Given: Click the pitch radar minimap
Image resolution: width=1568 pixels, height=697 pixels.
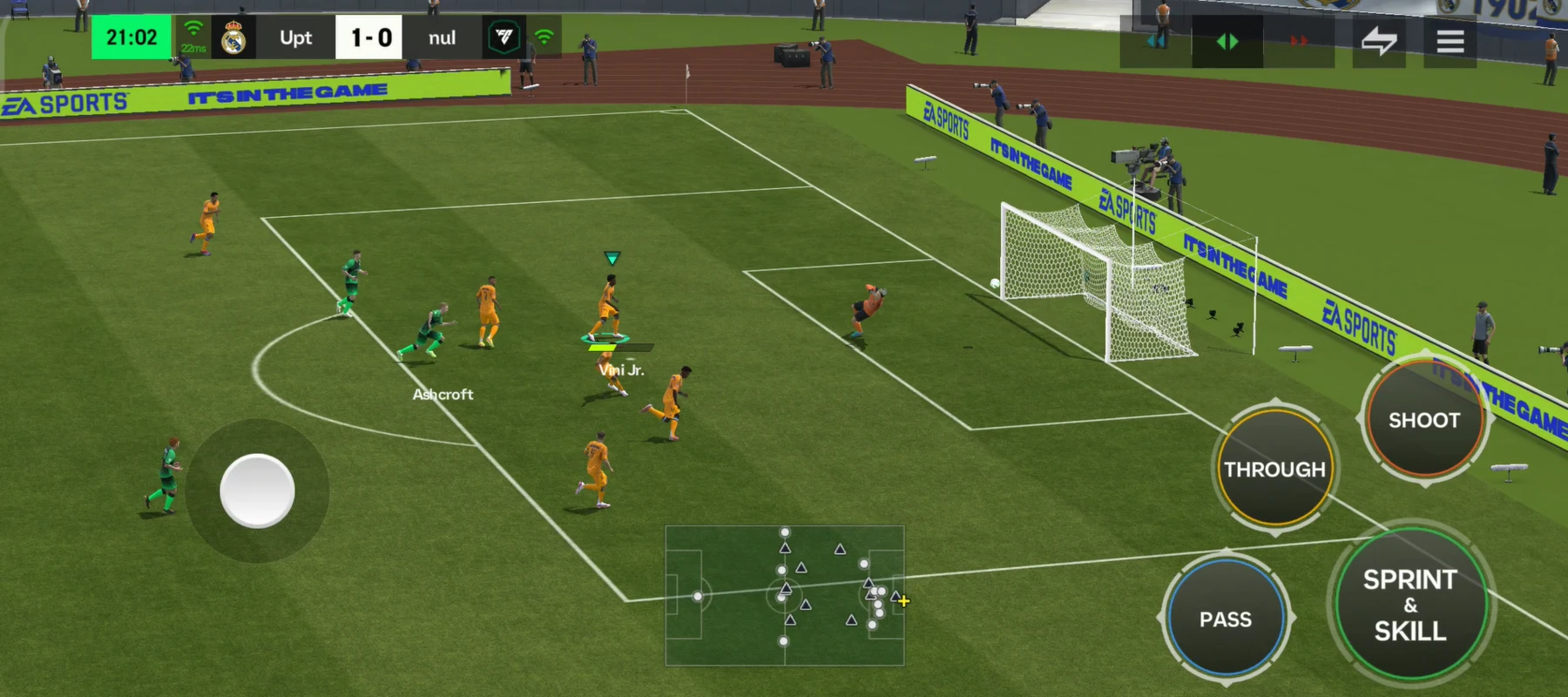Looking at the screenshot, I should pyautogui.click(x=784, y=595).
